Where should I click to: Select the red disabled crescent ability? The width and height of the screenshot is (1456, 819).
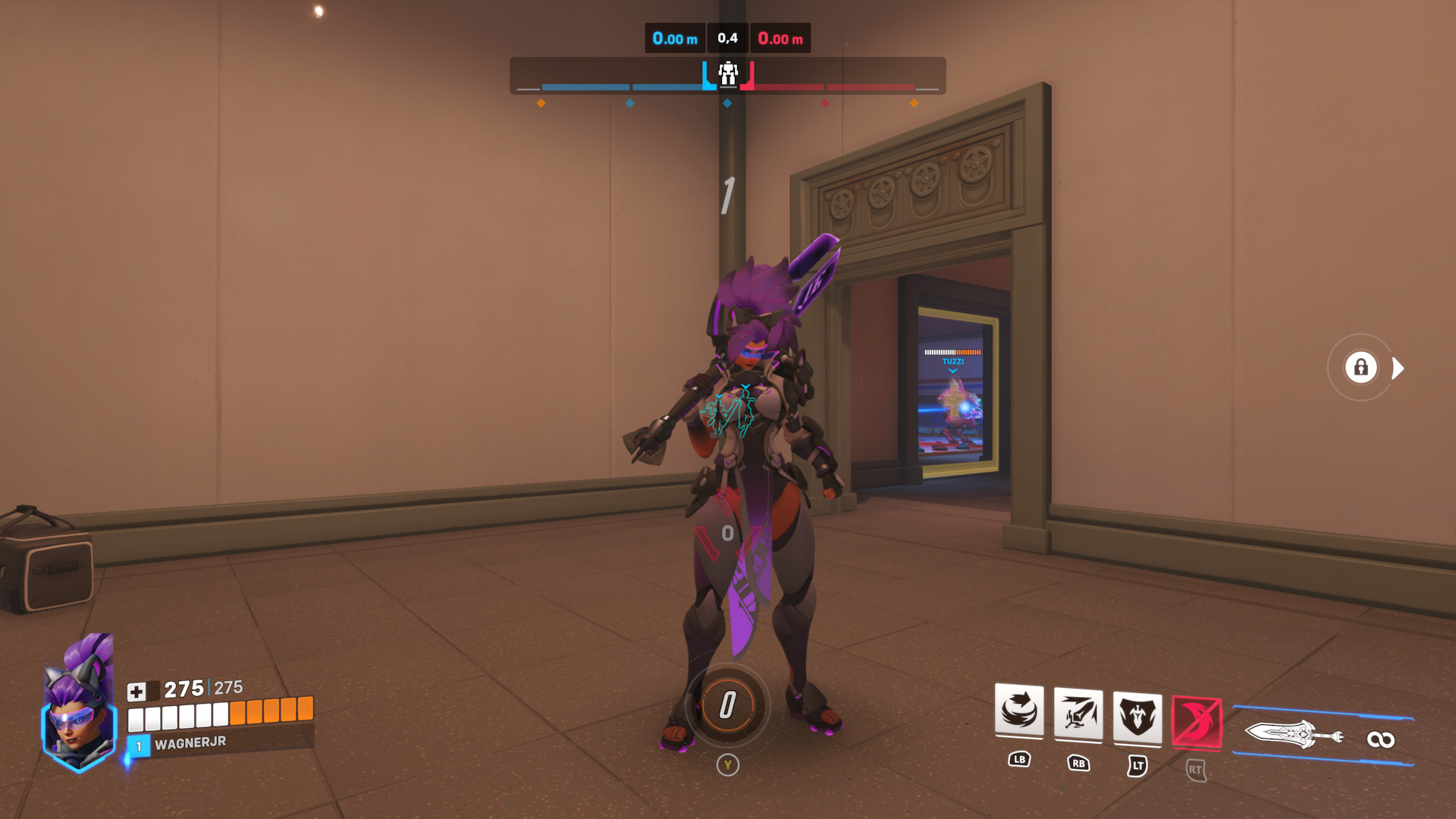pos(1196,721)
